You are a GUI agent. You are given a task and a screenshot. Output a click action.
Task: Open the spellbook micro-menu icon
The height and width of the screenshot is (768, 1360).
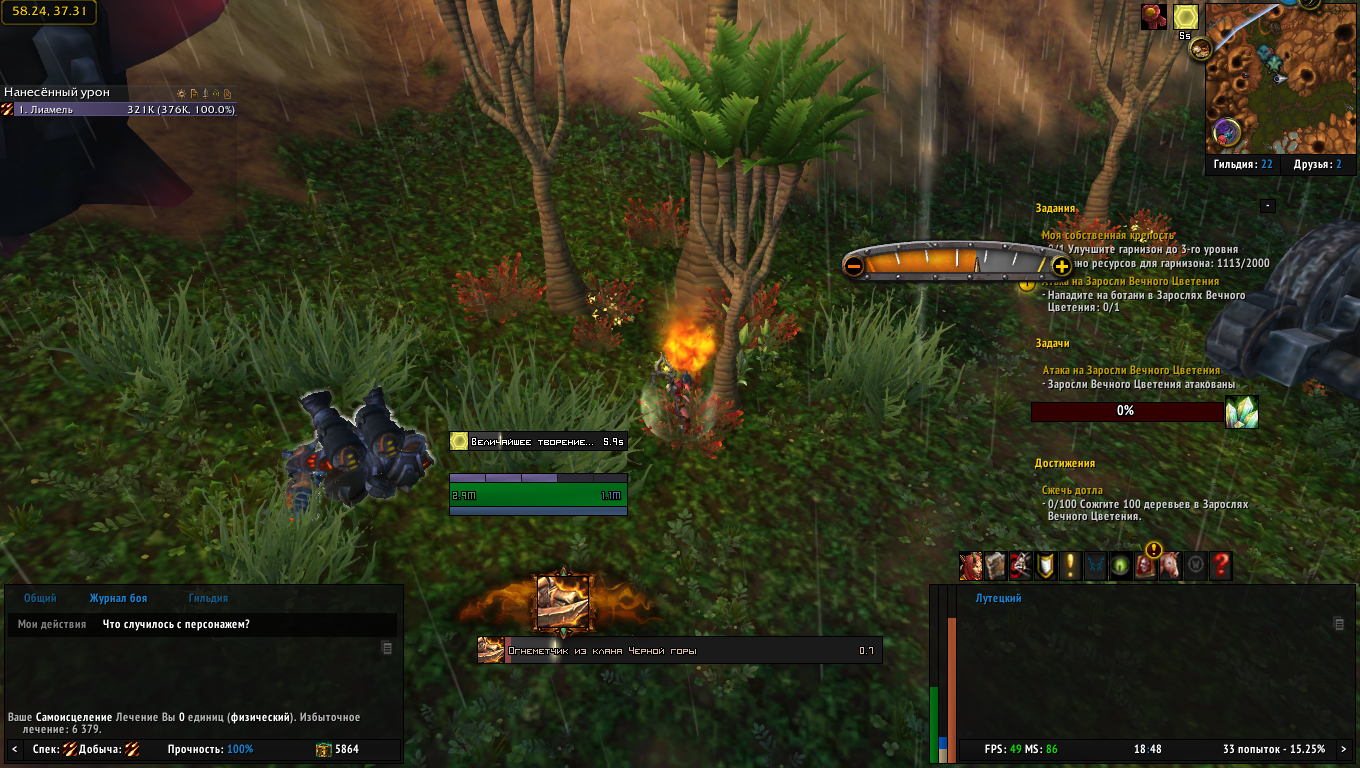click(x=995, y=566)
